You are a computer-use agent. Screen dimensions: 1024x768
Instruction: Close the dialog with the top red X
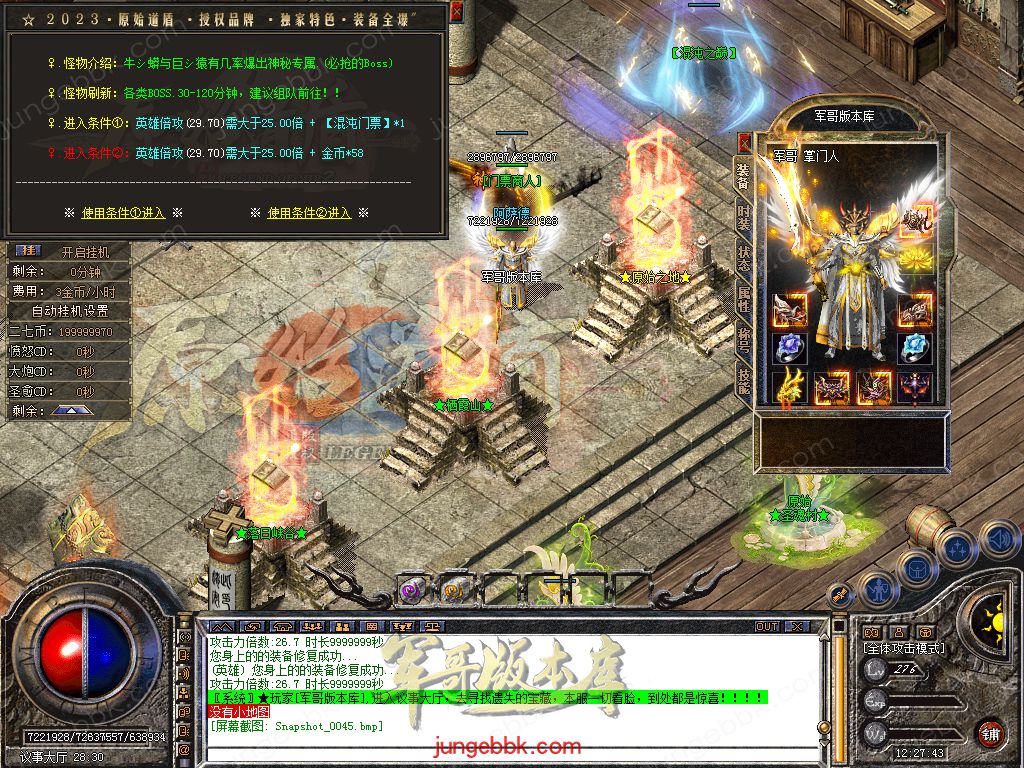456,12
